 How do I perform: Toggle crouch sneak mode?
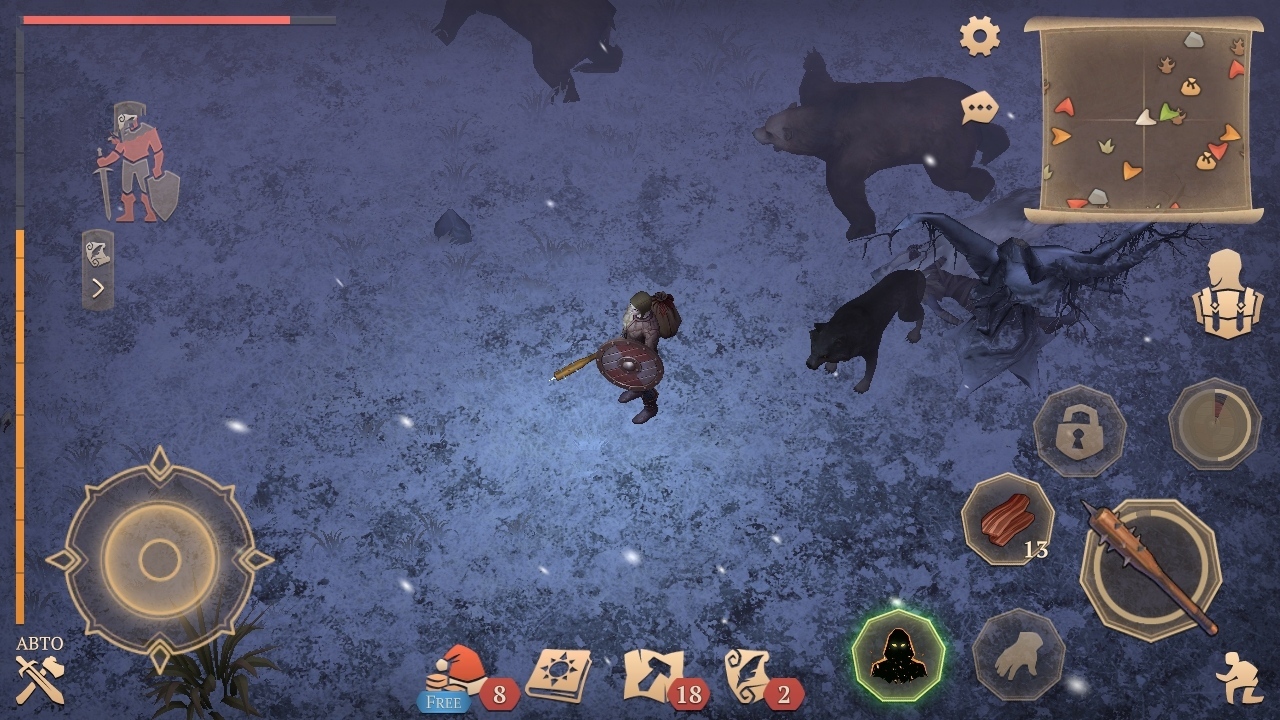click(1238, 677)
